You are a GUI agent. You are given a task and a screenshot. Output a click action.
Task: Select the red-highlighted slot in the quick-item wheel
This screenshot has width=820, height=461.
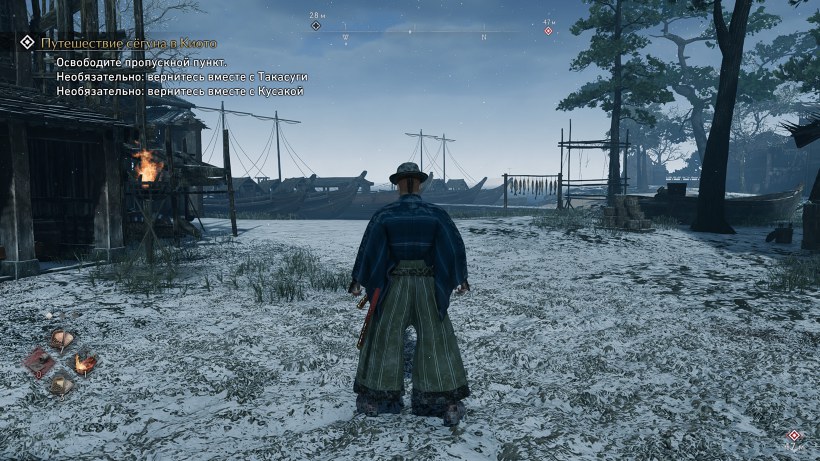pos(41,361)
